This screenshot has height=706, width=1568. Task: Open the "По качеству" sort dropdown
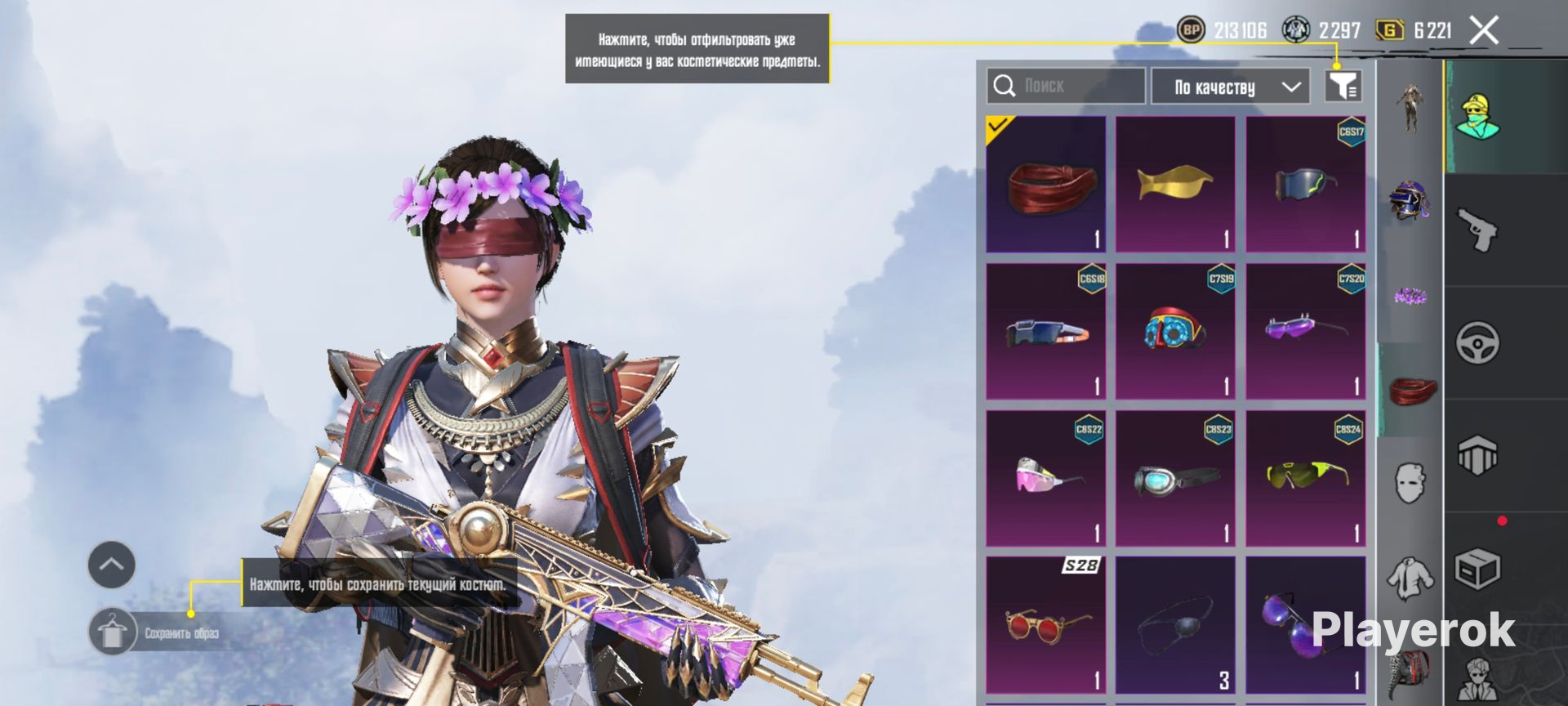coord(1230,87)
